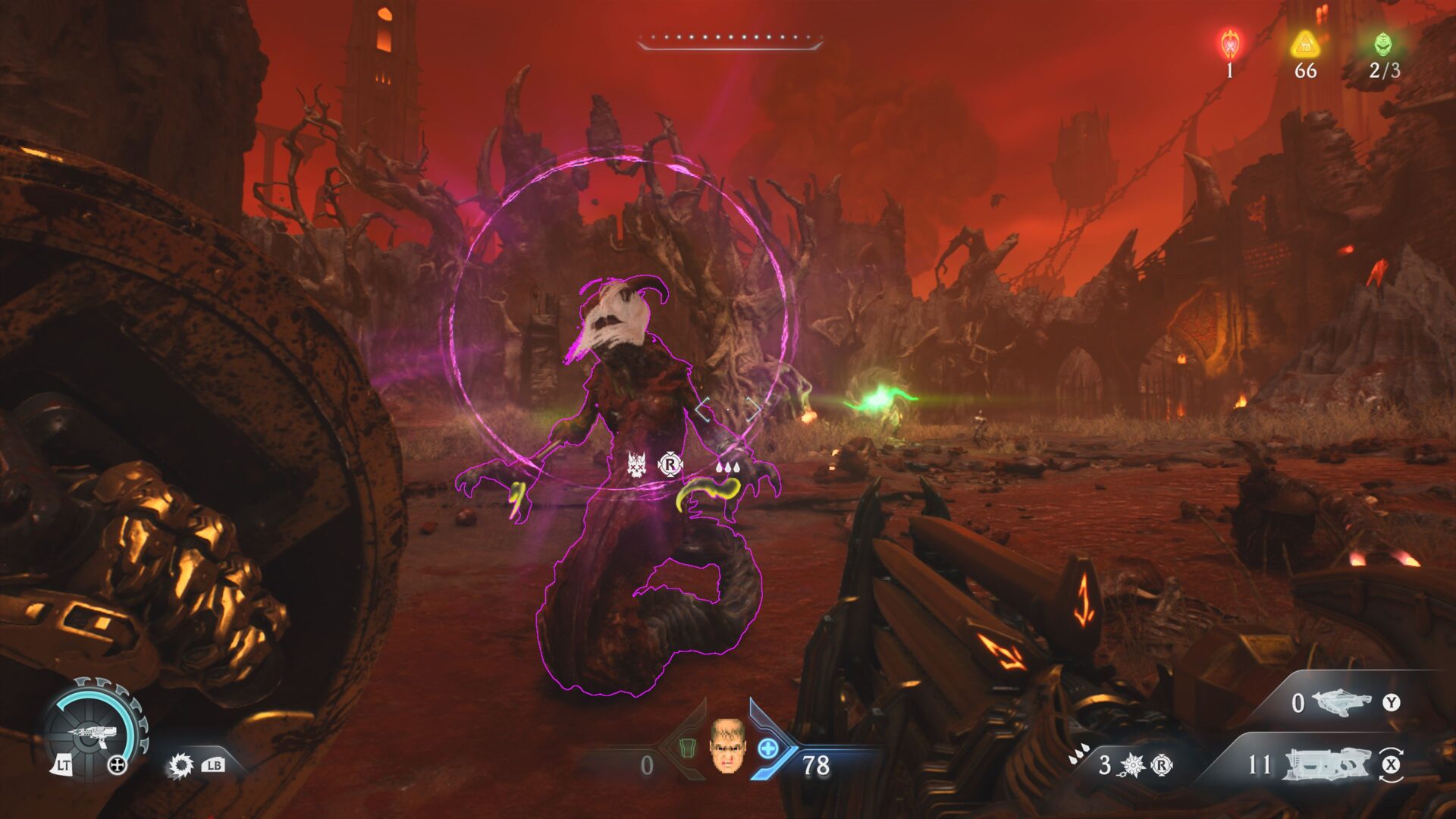Expand the left crosshair chevron bracket

click(701, 408)
